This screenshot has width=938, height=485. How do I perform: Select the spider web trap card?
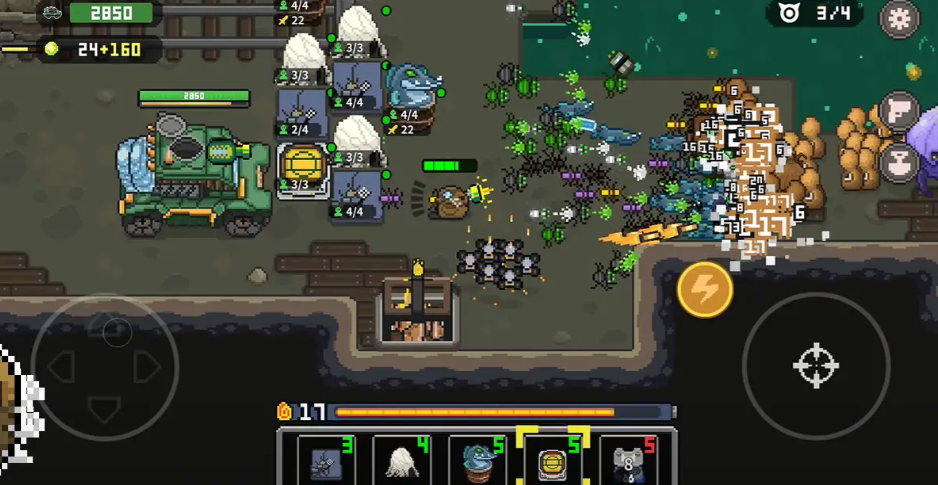click(326, 461)
